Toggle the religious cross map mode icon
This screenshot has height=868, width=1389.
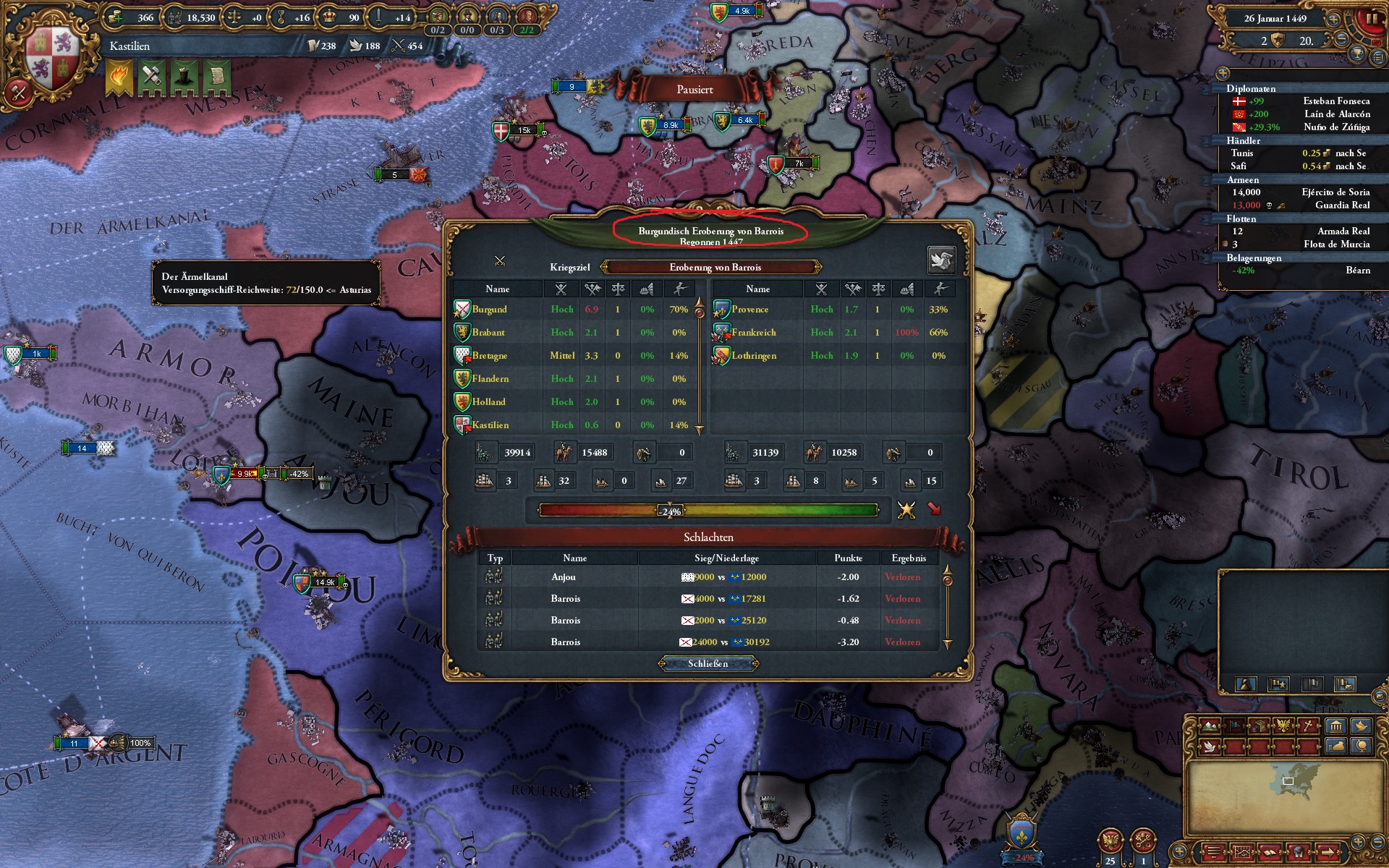click(x=1307, y=725)
